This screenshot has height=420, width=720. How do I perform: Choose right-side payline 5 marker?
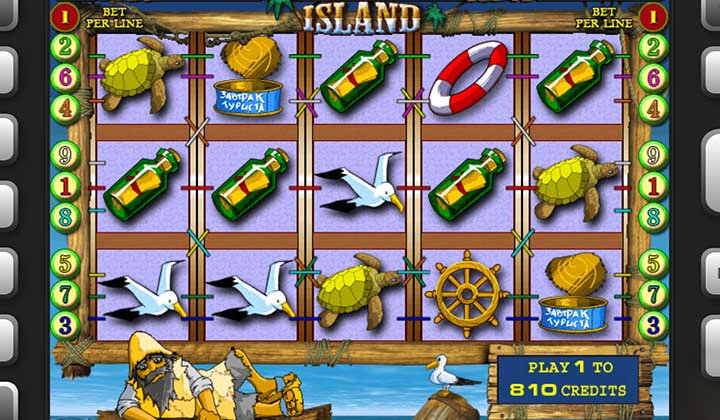(653, 264)
